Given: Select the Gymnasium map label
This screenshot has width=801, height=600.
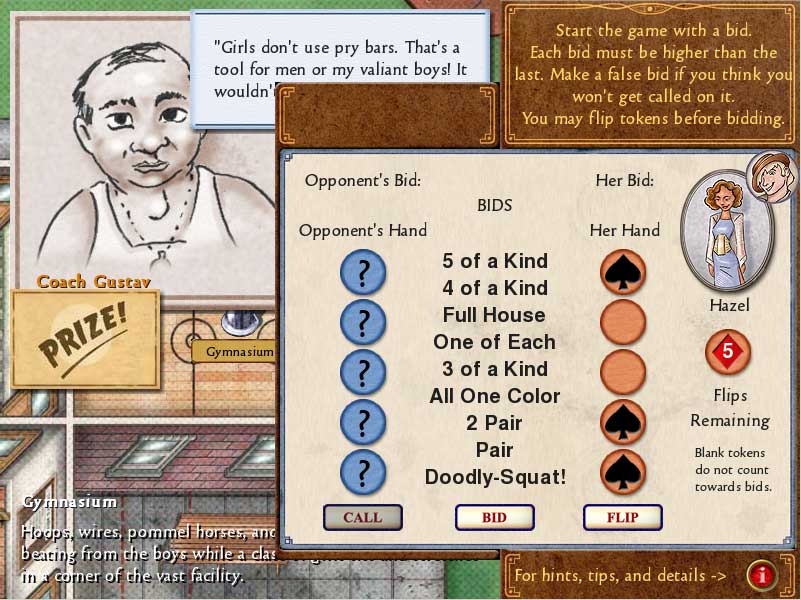Looking at the screenshot, I should pyautogui.click(x=238, y=352).
